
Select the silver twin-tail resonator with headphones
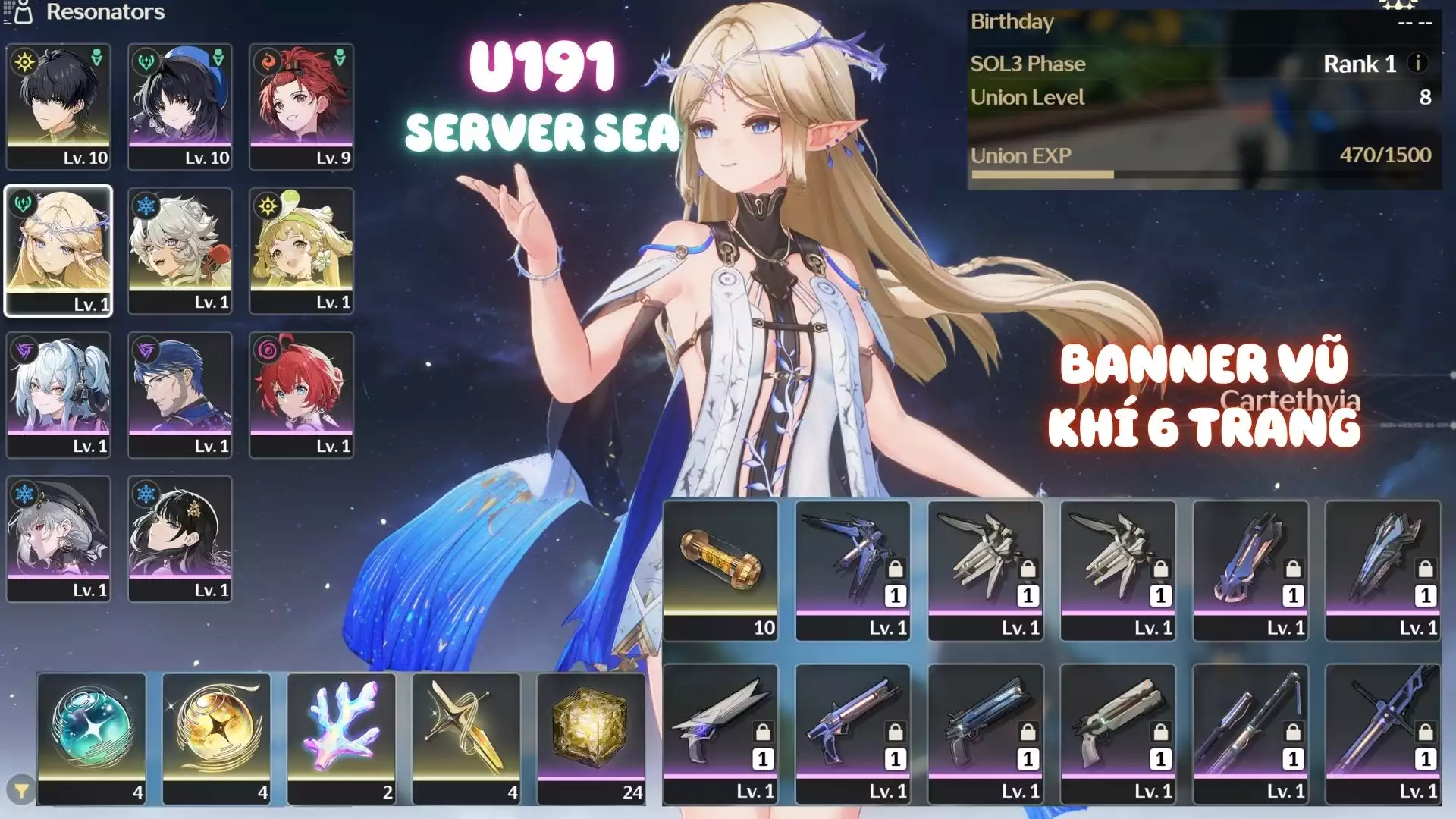58,394
